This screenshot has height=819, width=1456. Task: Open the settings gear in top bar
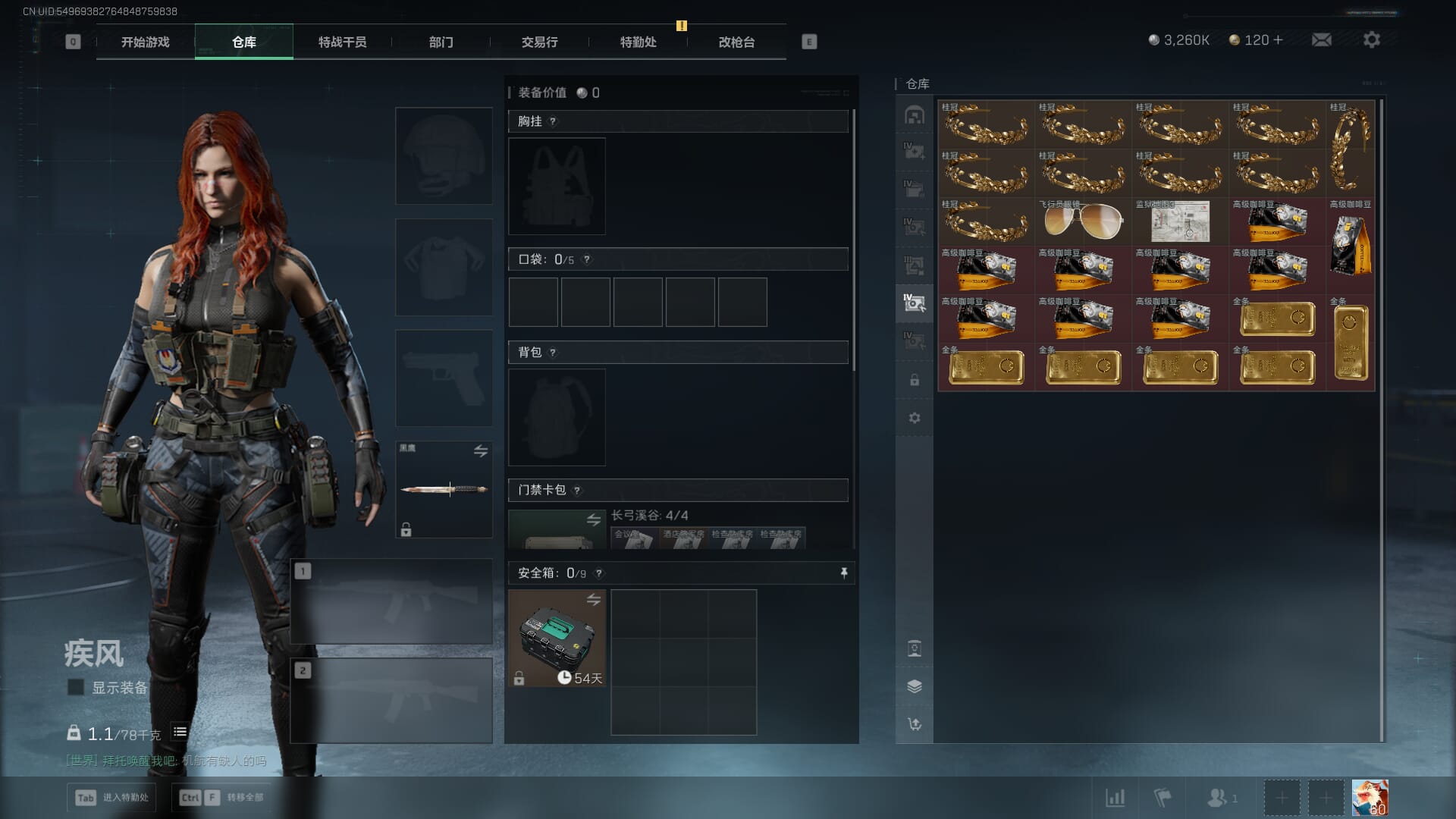[x=1371, y=39]
